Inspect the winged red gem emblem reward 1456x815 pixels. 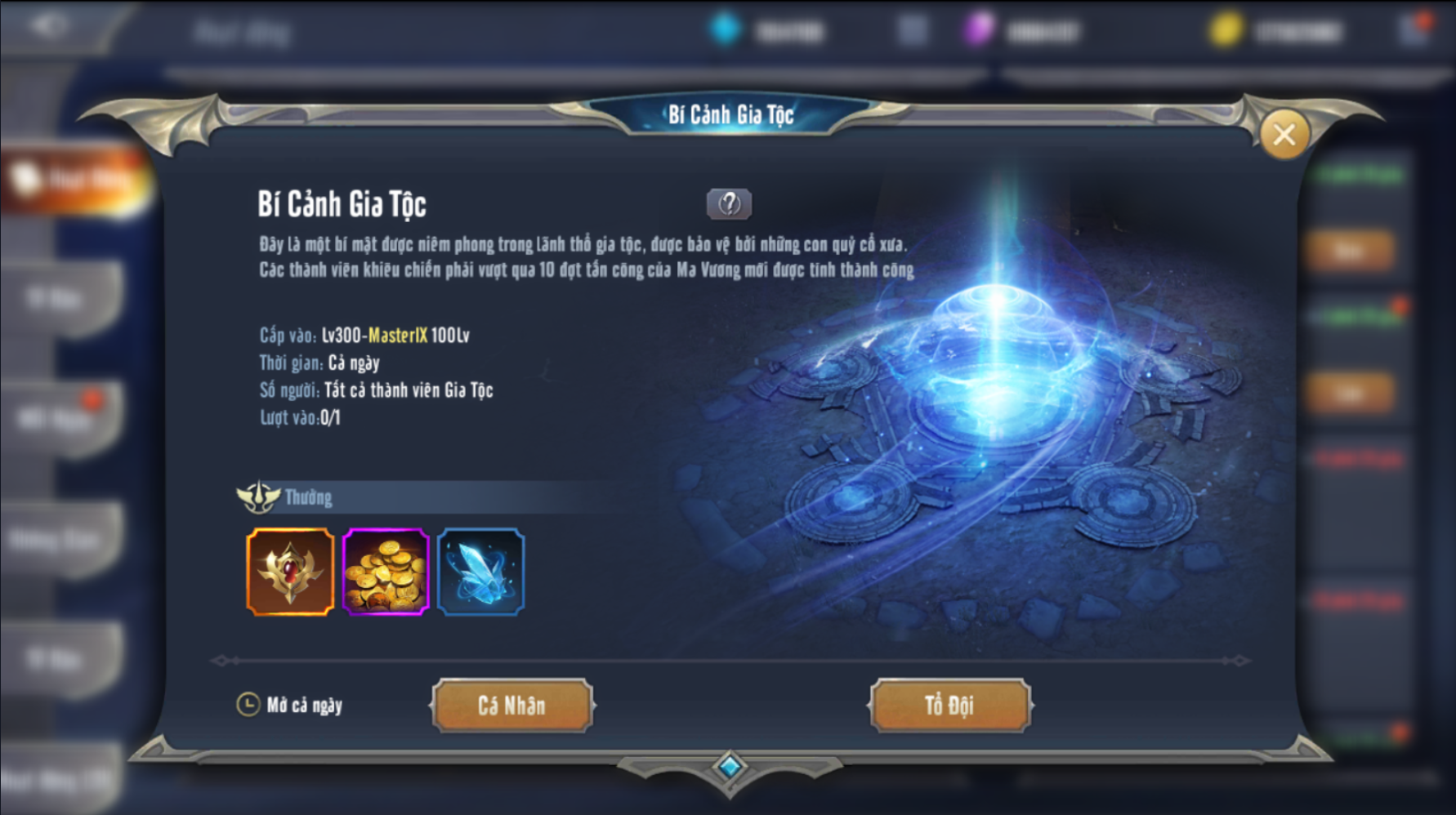tap(290, 572)
